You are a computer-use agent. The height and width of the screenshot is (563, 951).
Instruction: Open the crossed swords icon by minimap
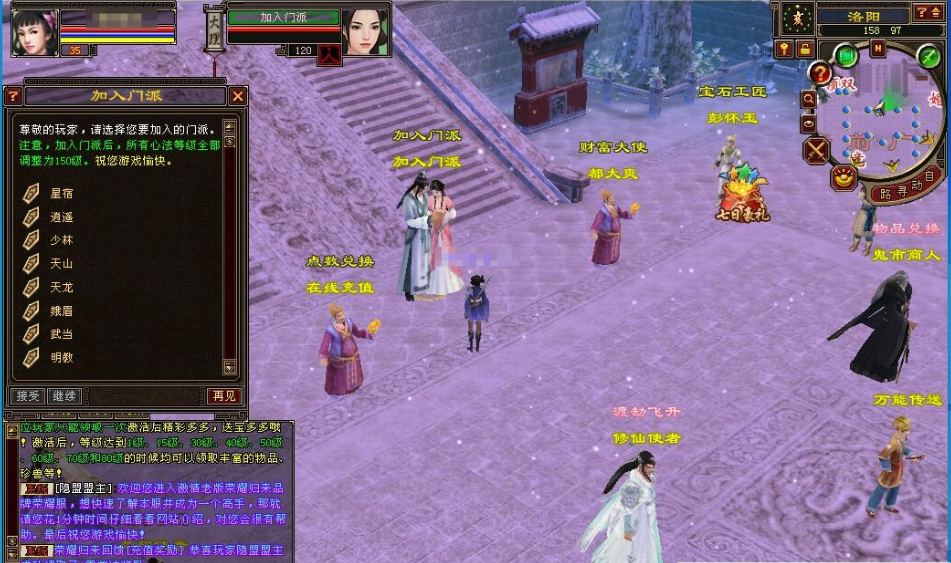[817, 151]
